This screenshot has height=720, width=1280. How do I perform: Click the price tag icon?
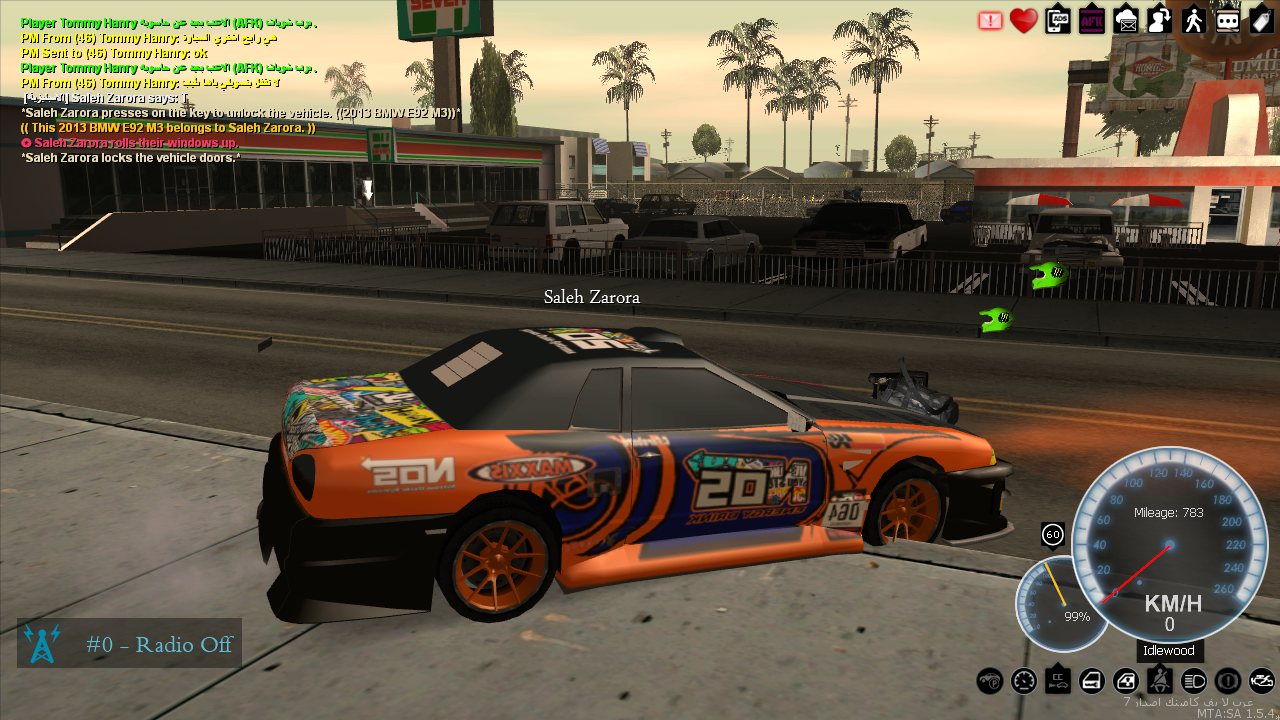click(x=1261, y=20)
